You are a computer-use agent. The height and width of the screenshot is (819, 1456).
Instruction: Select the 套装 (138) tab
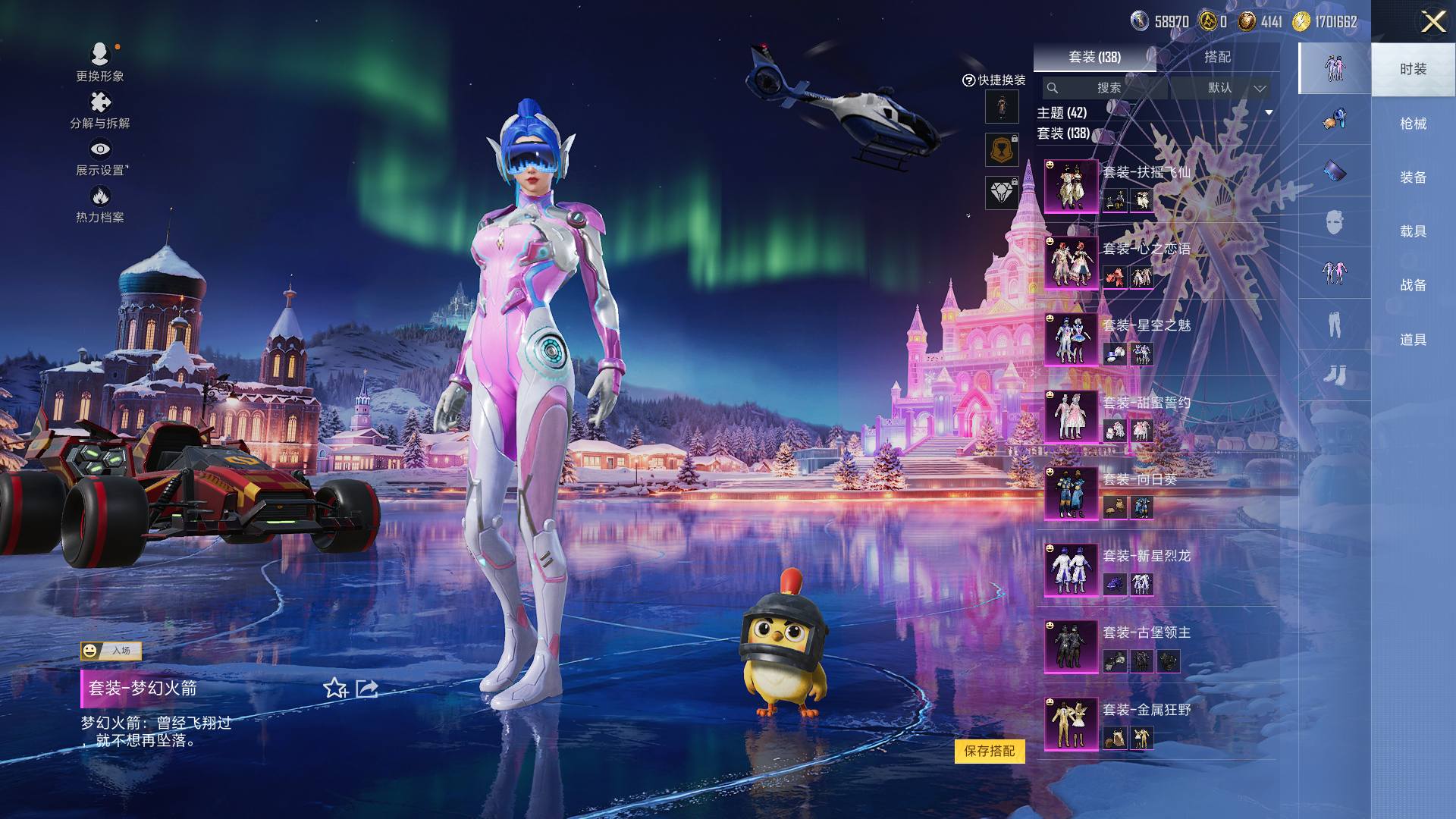pos(1094,57)
